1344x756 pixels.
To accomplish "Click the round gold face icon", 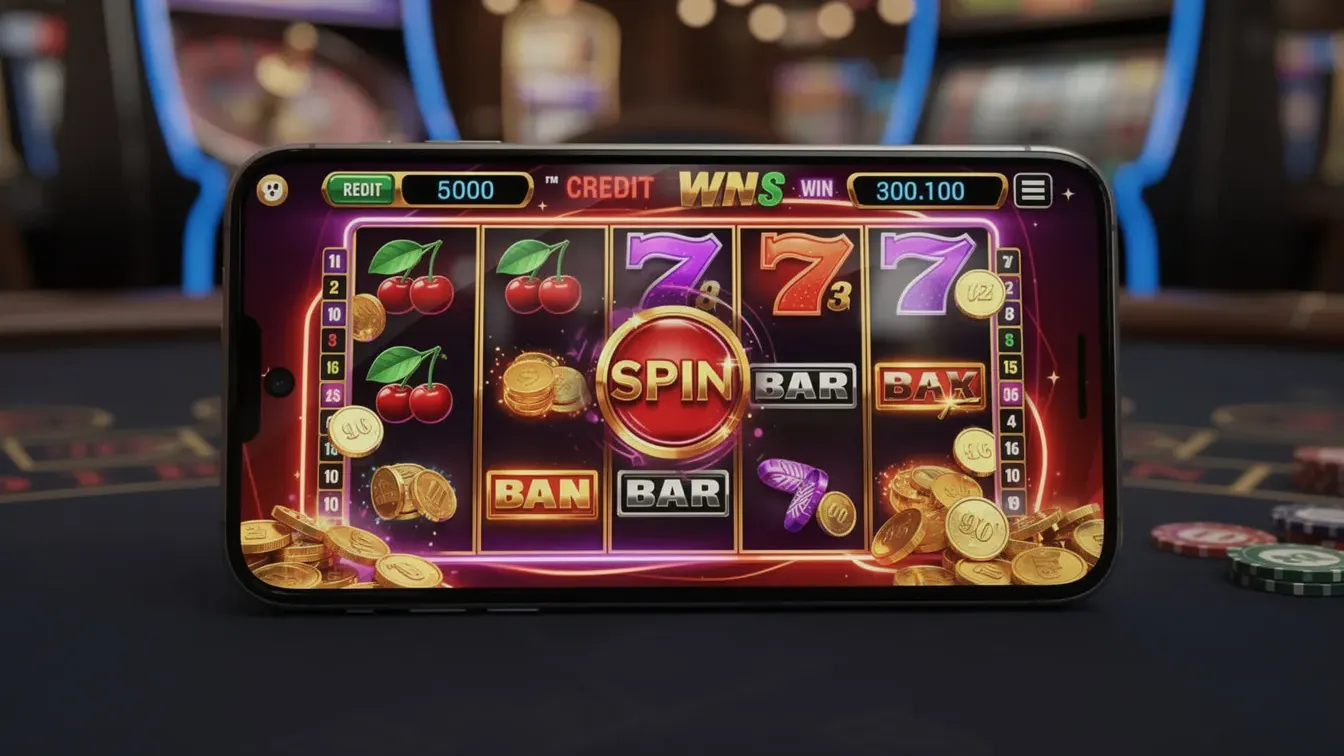I will 272,190.
